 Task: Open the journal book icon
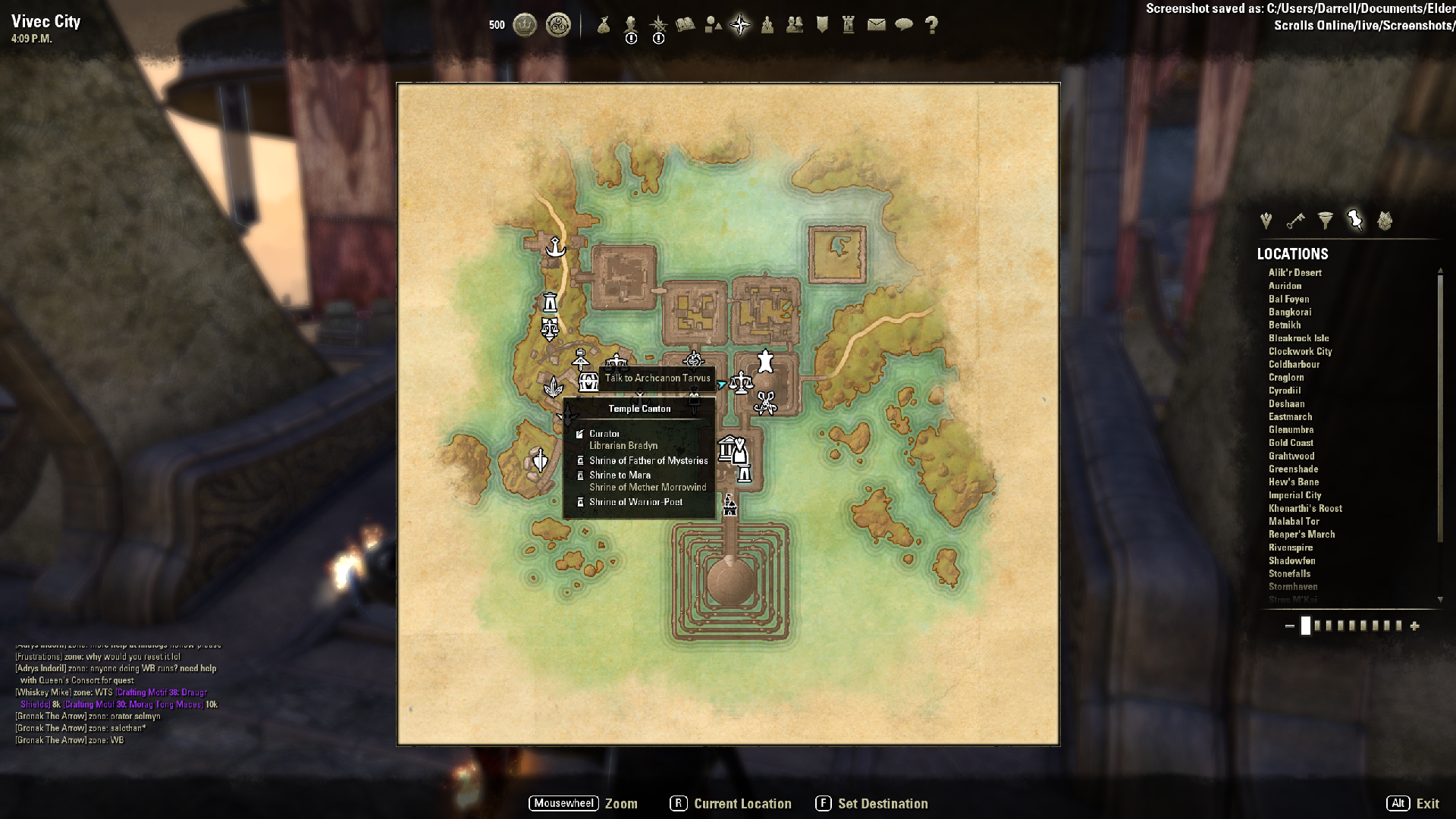coord(686,25)
